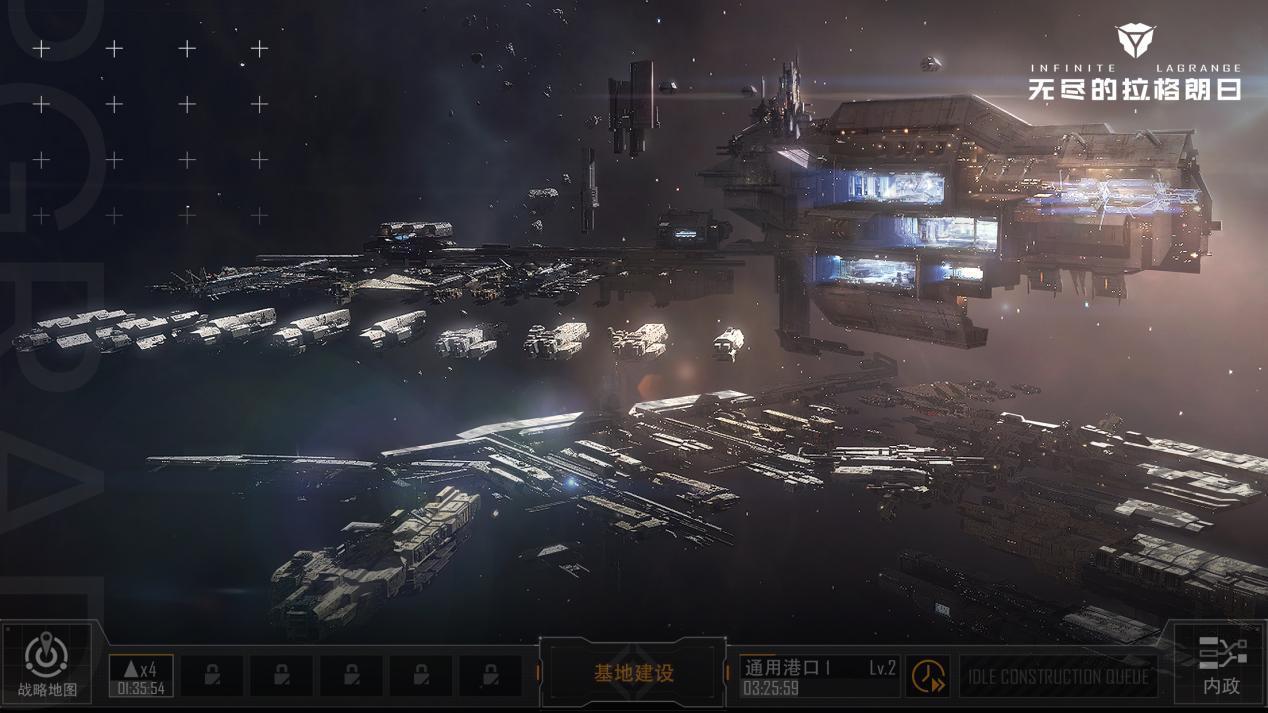Click the clock speed-up icon
1268x713 pixels.
(928, 677)
